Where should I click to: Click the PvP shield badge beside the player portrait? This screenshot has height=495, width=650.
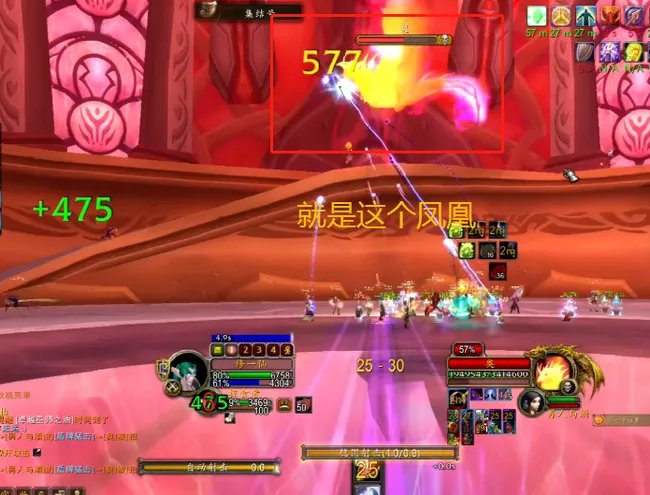(x=160, y=369)
